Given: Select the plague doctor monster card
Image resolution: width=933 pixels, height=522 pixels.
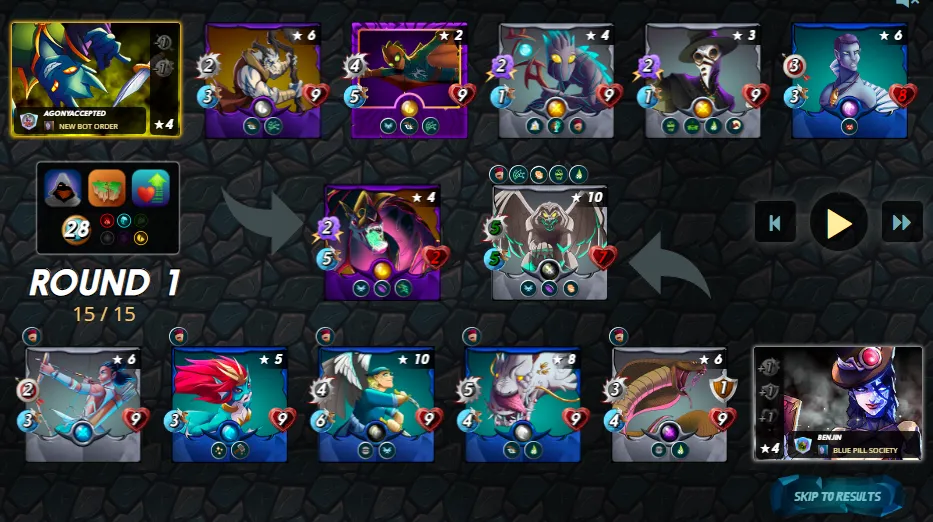Looking at the screenshot, I should (x=701, y=80).
